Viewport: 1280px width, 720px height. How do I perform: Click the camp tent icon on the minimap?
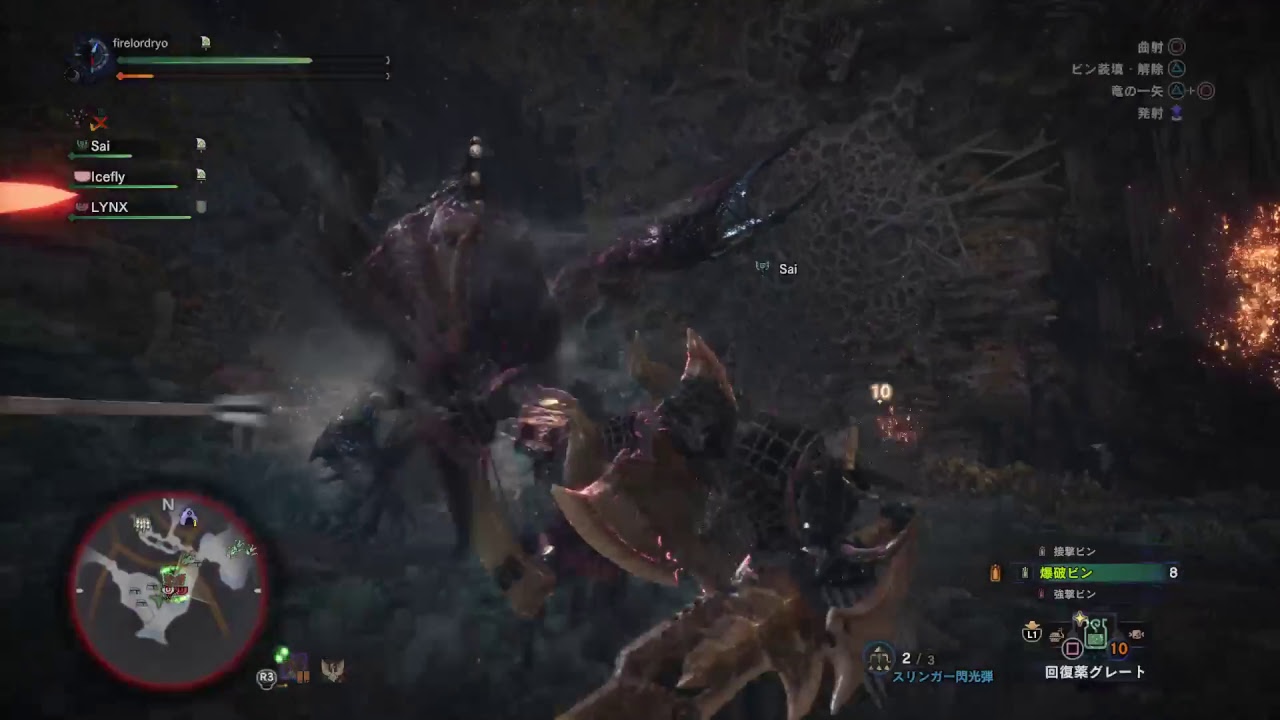coord(188,515)
